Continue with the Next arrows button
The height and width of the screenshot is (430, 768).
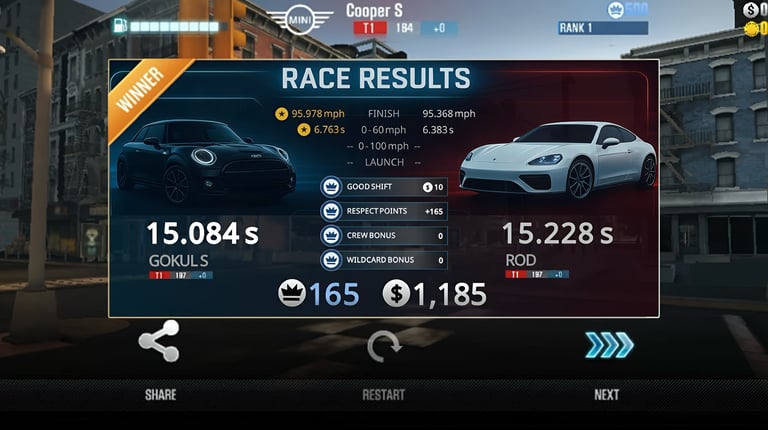(x=608, y=345)
